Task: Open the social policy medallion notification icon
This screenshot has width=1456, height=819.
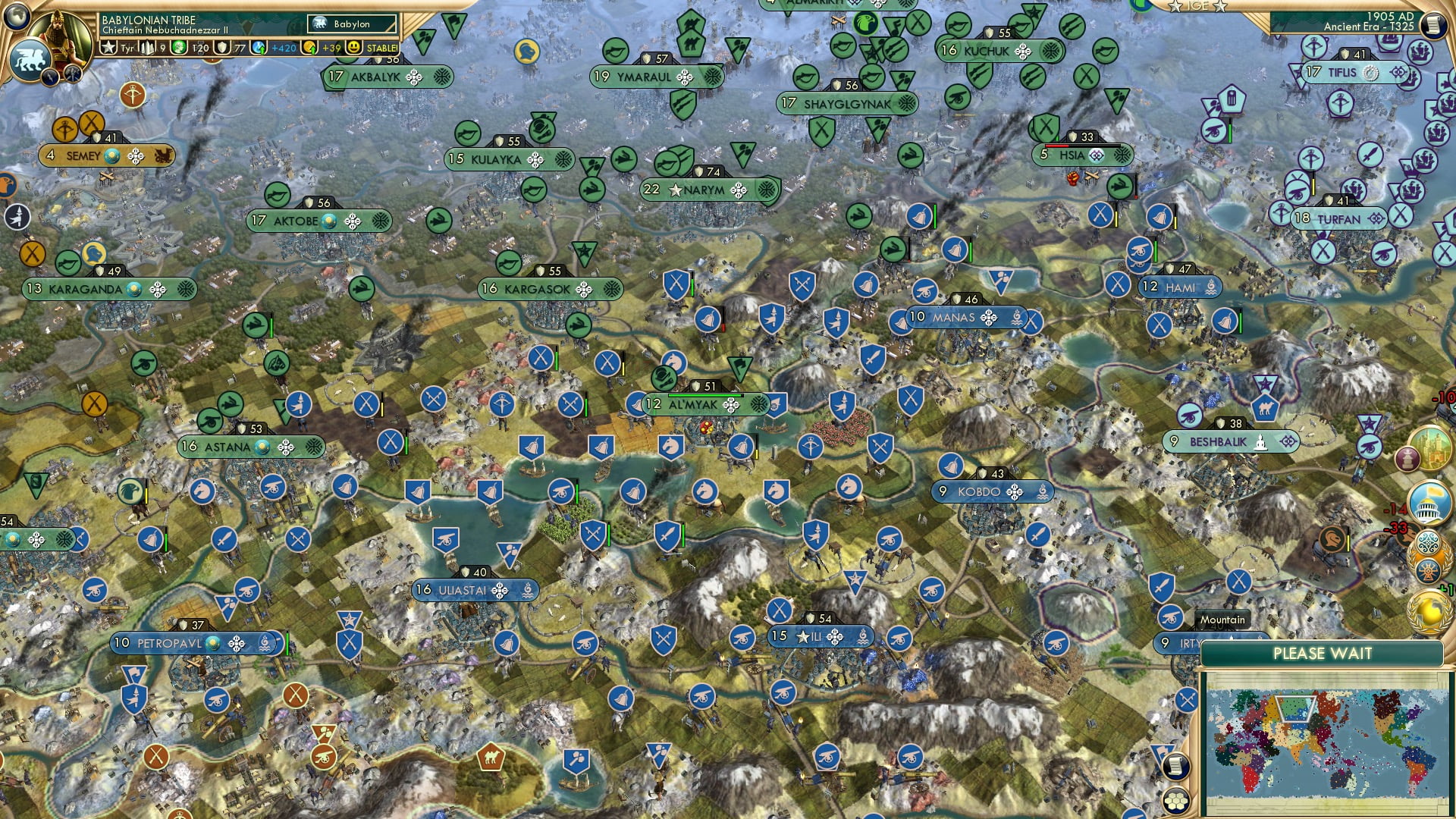Action: (1430, 540)
